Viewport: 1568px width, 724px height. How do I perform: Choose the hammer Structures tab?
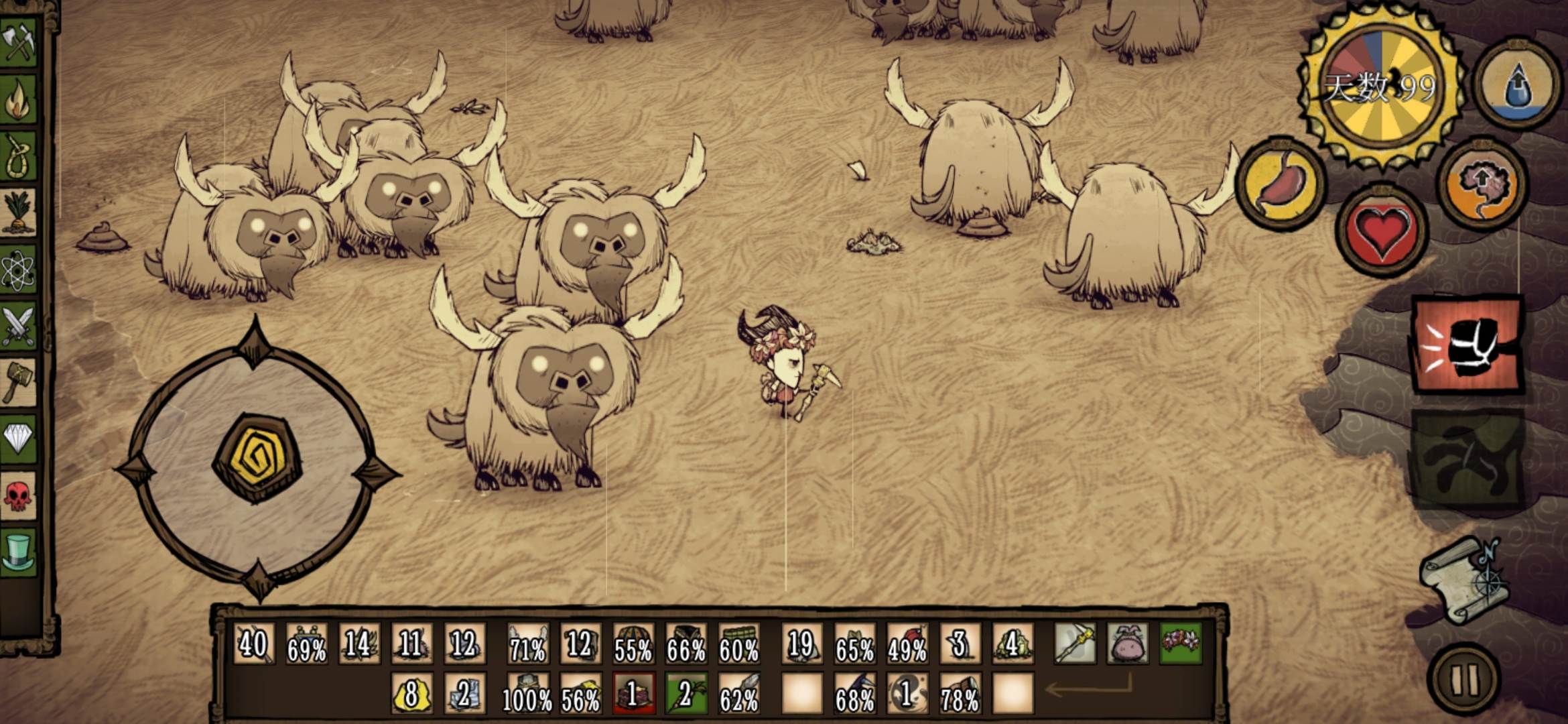tap(19, 383)
